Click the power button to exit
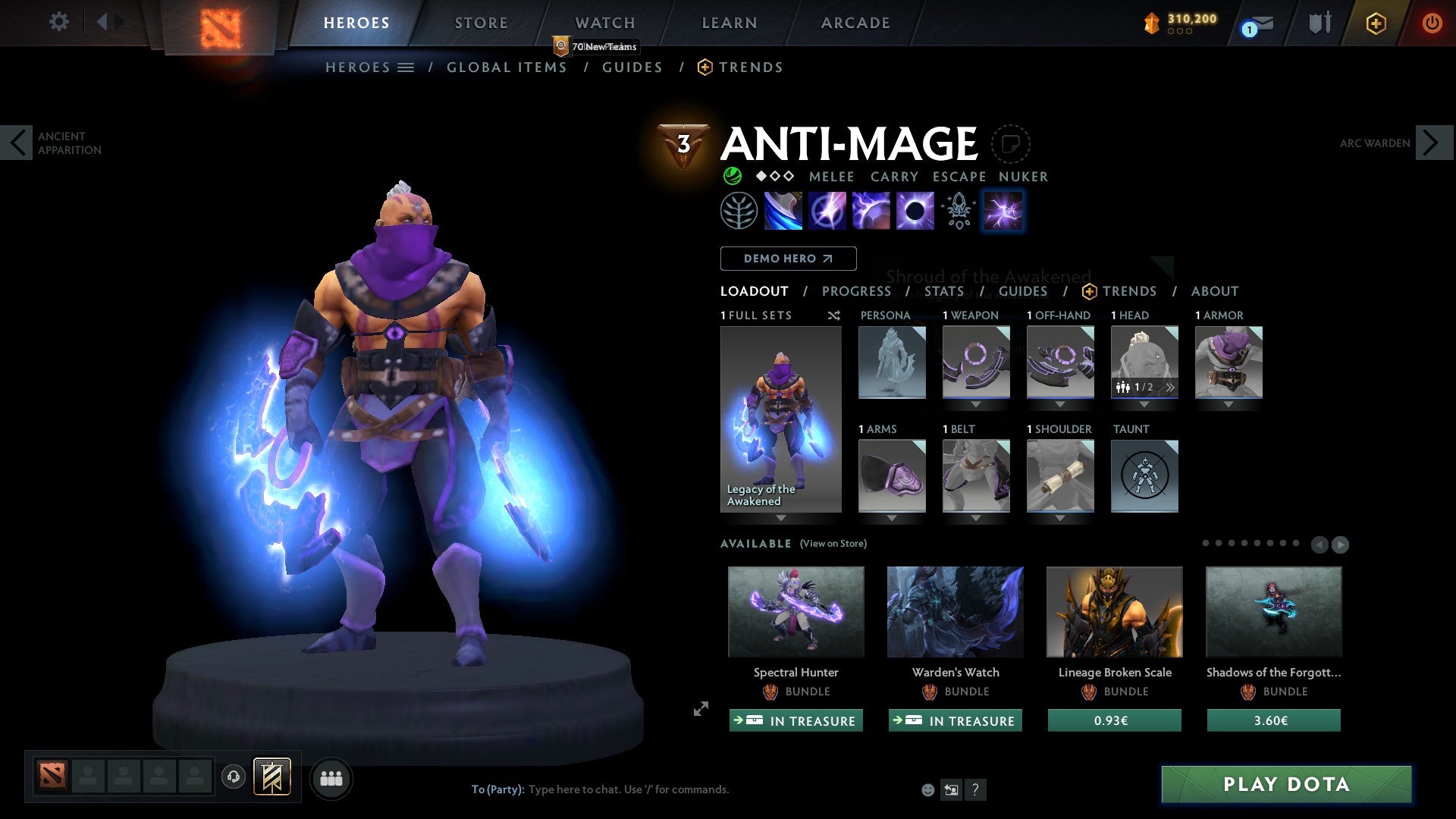 [1432, 23]
